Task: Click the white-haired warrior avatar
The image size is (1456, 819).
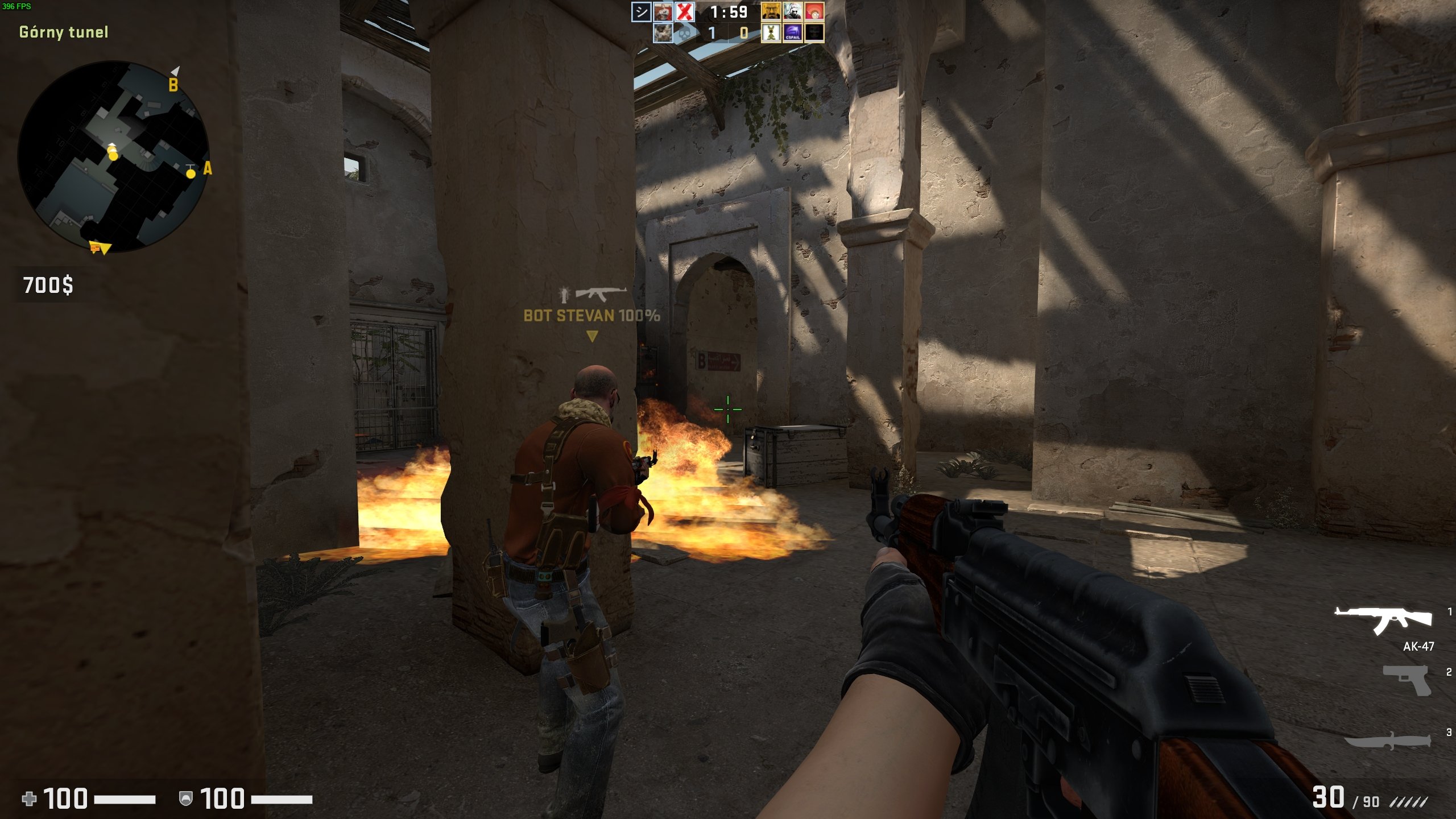Action: click(792, 12)
